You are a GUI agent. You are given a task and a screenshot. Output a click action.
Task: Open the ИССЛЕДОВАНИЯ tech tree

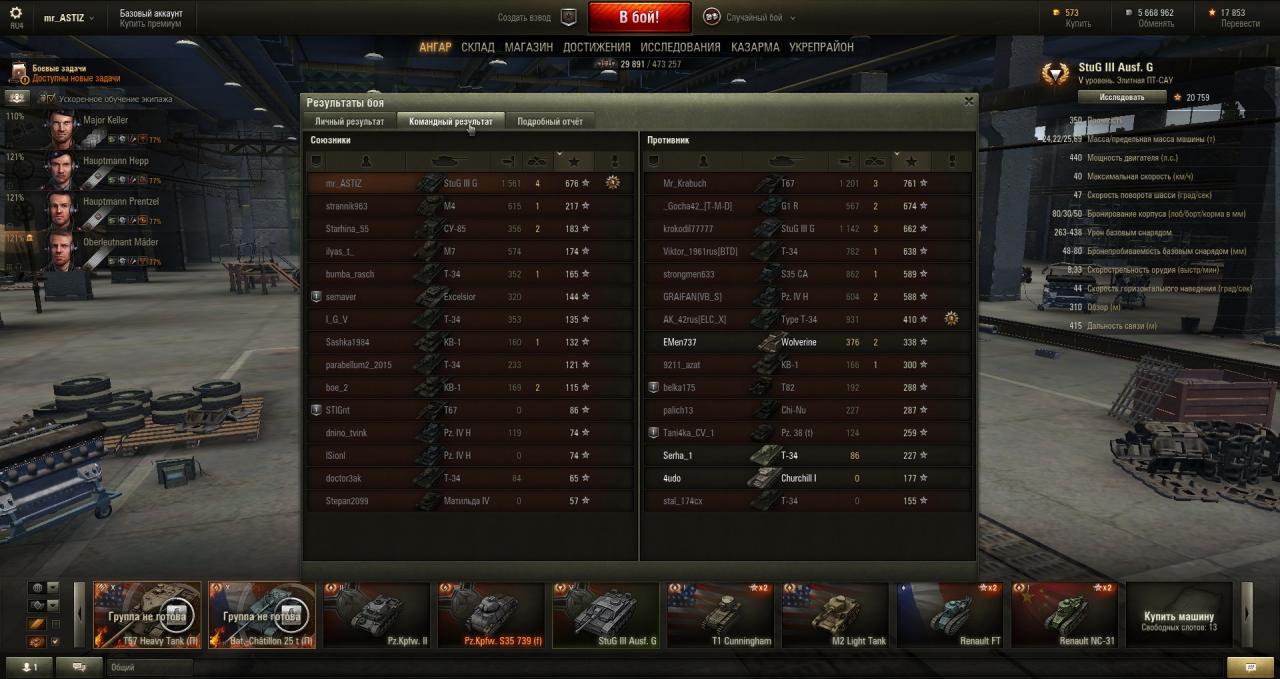pyautogui.click(x=680, y=47)
